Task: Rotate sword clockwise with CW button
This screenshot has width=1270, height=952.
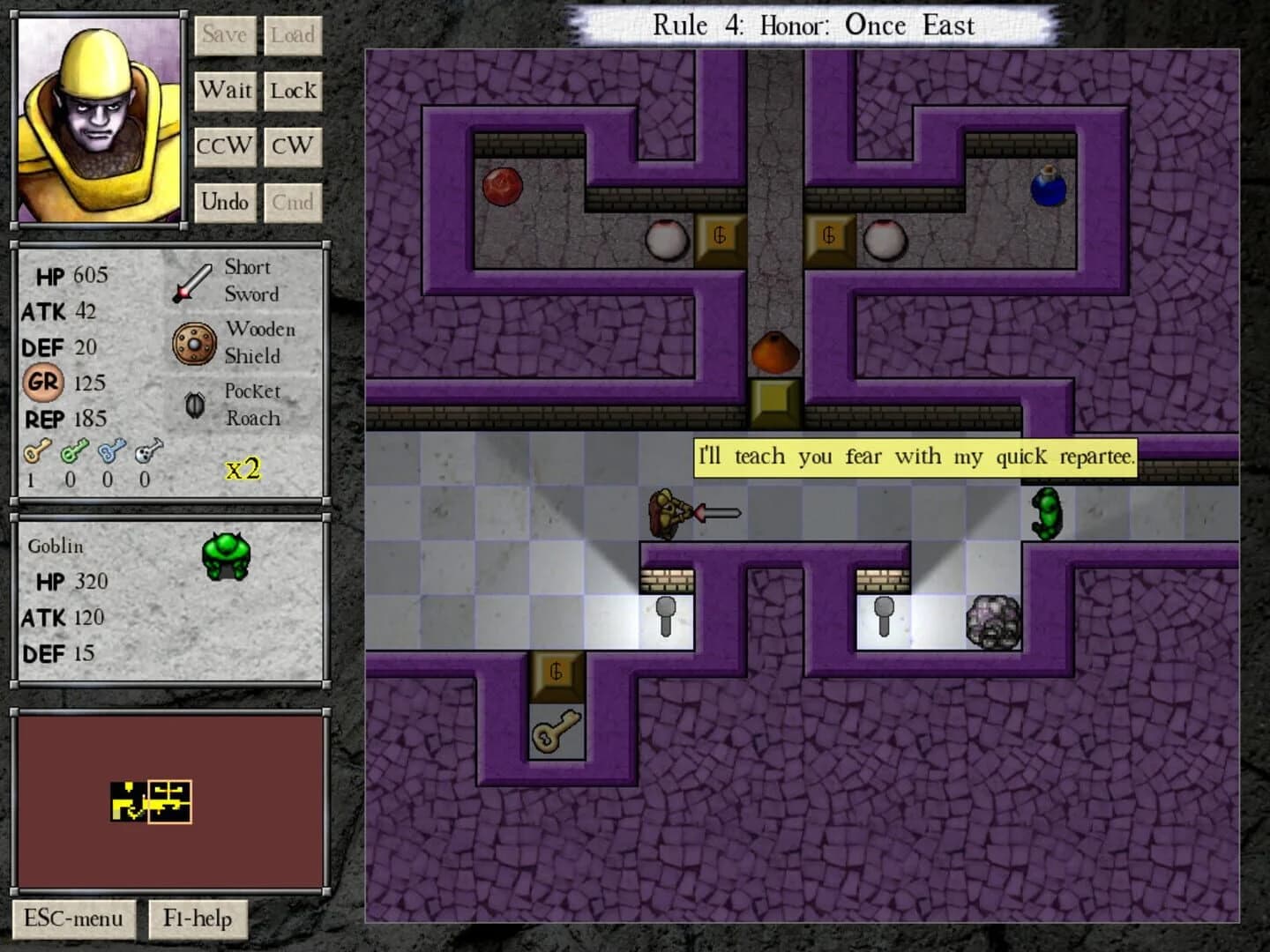Action: pos(294,145)
